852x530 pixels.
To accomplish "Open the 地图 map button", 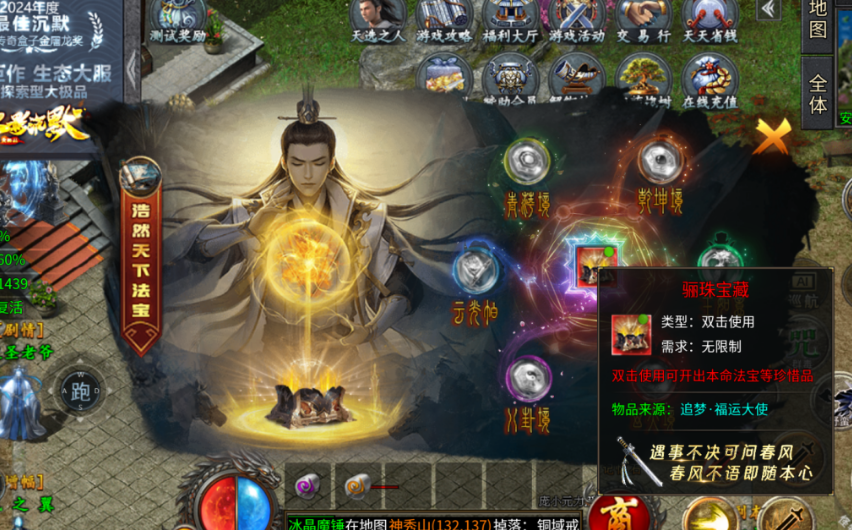I will (x=817, y=19).
